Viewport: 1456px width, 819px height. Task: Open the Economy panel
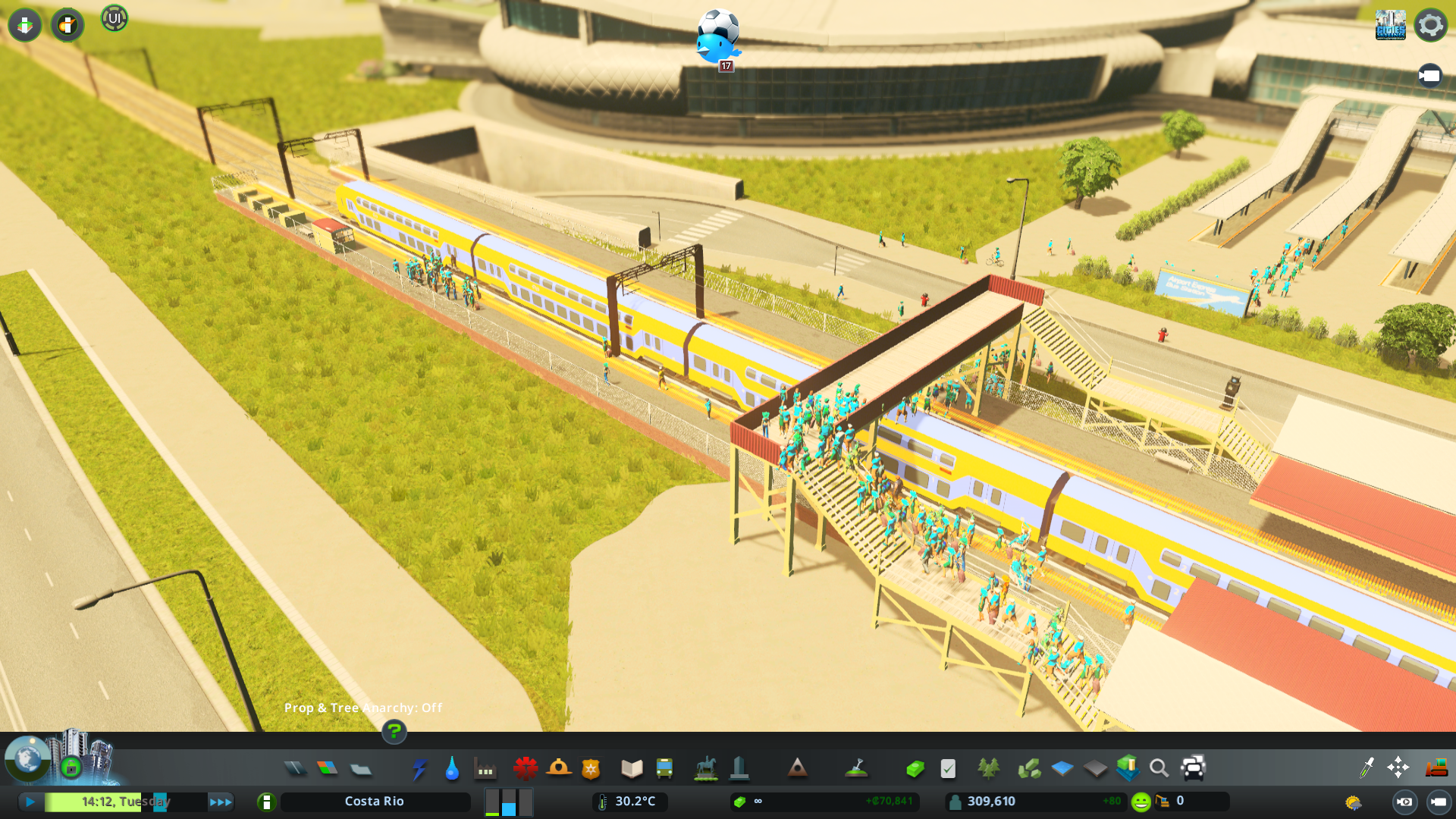915,768
